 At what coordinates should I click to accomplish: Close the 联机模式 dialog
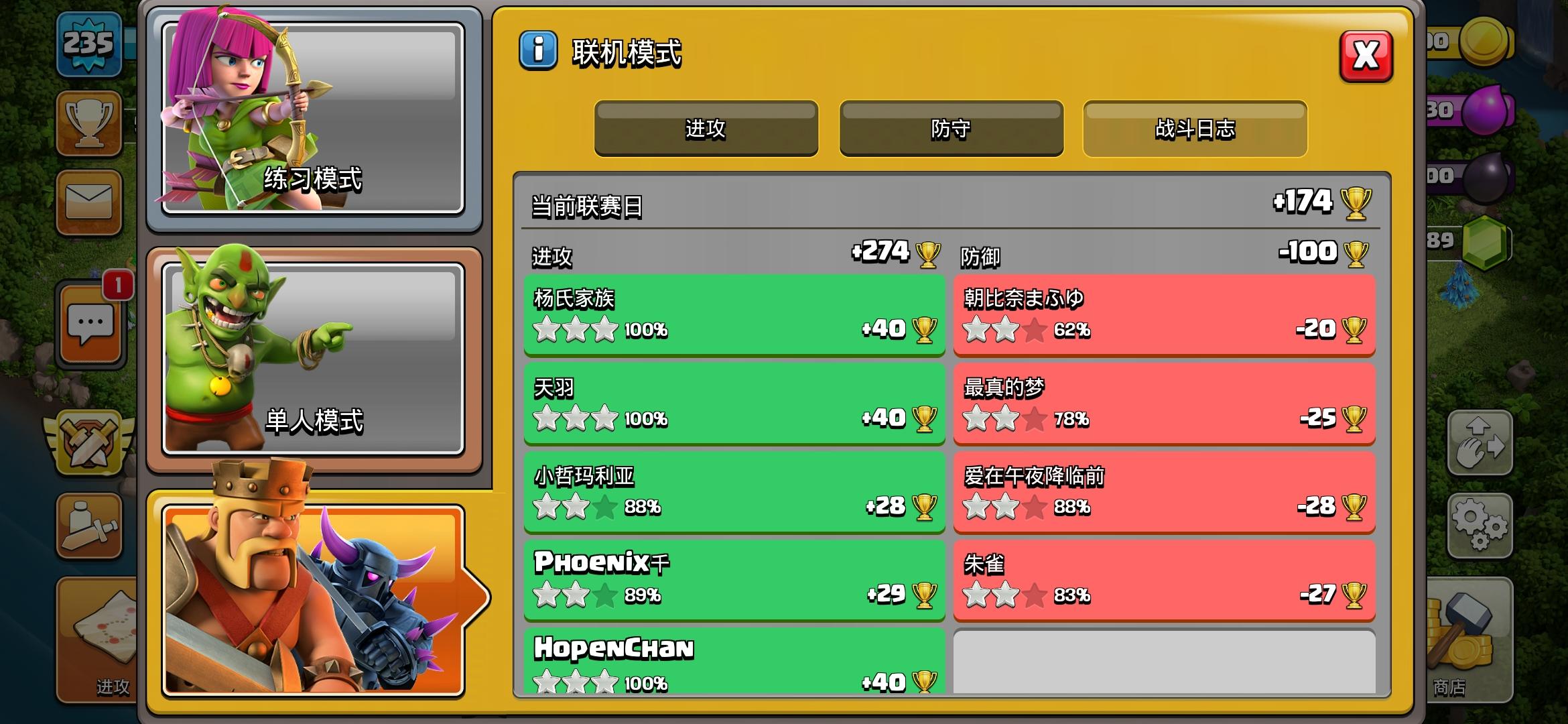1368,57
